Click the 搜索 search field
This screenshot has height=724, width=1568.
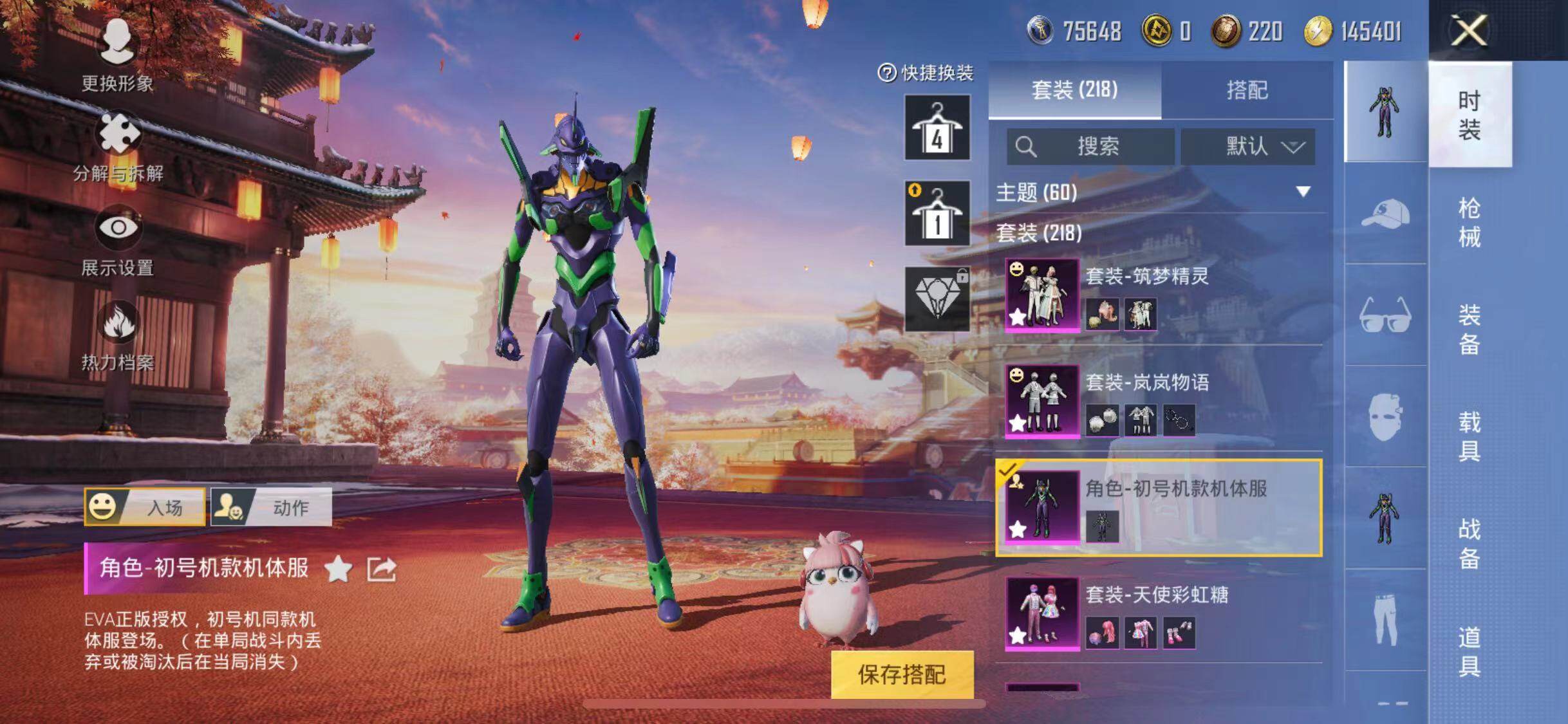coord(1090,147)
